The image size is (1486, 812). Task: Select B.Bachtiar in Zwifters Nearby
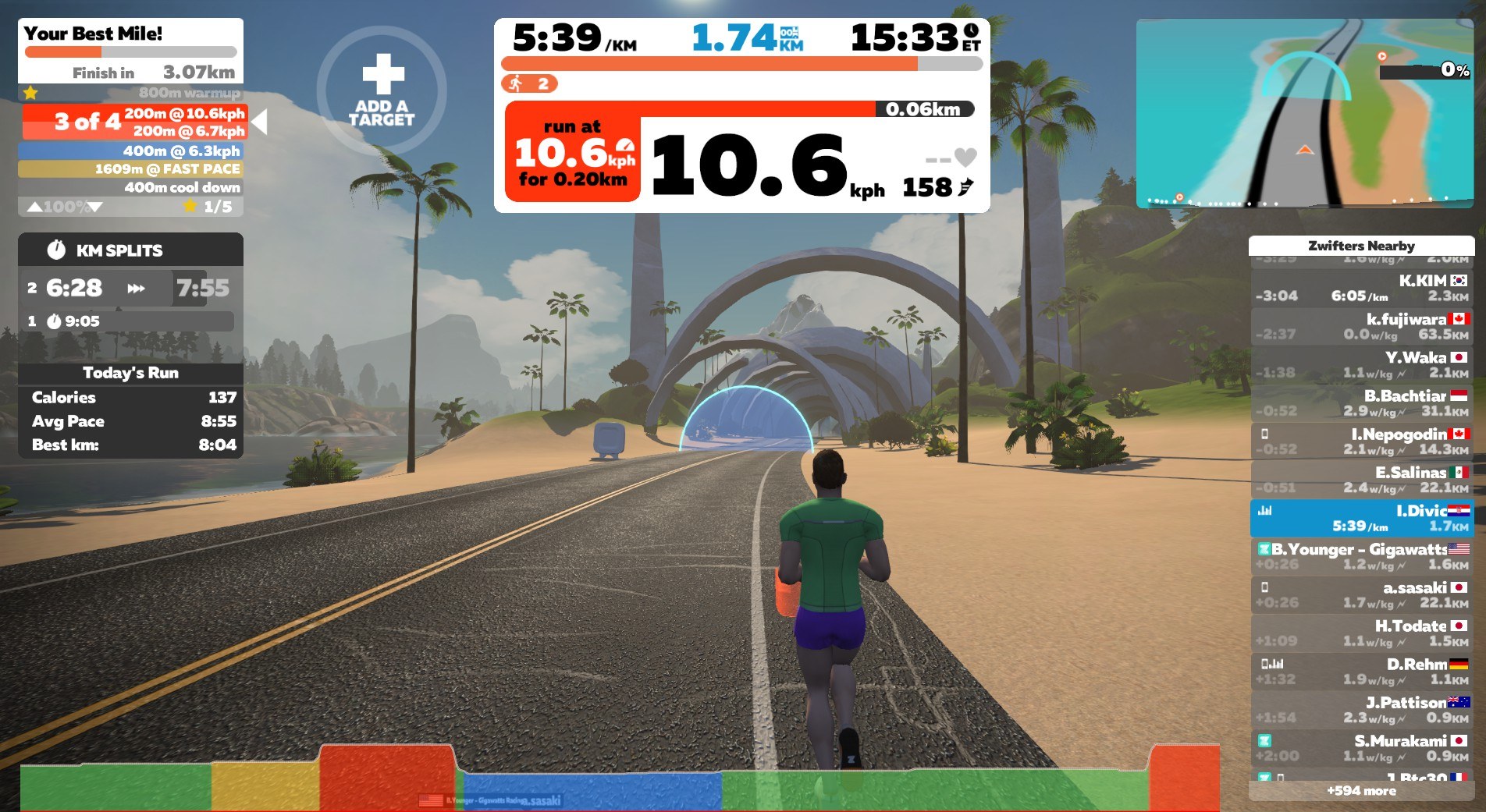point(1361,403)
